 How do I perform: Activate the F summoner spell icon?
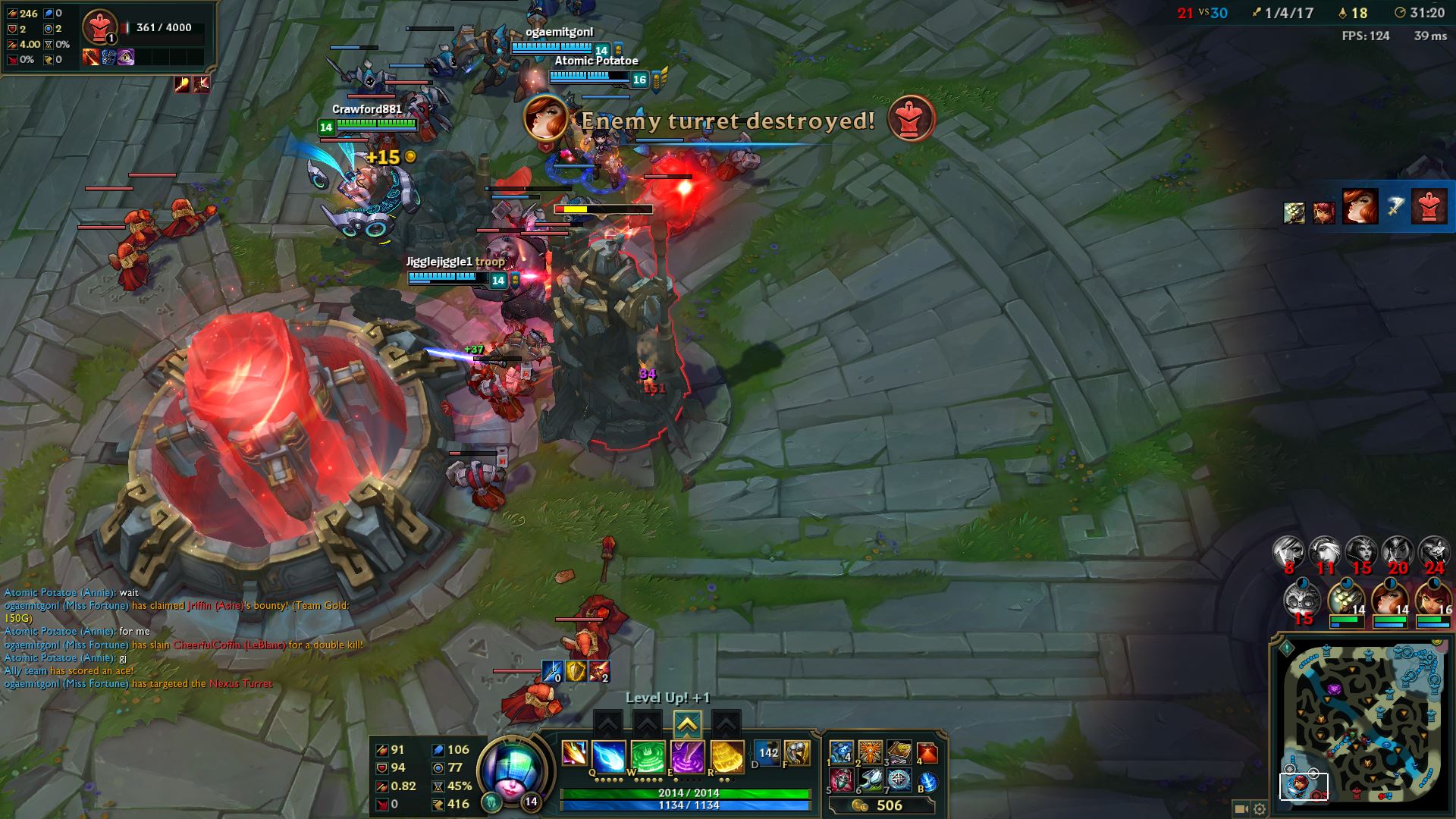point(796,753)
